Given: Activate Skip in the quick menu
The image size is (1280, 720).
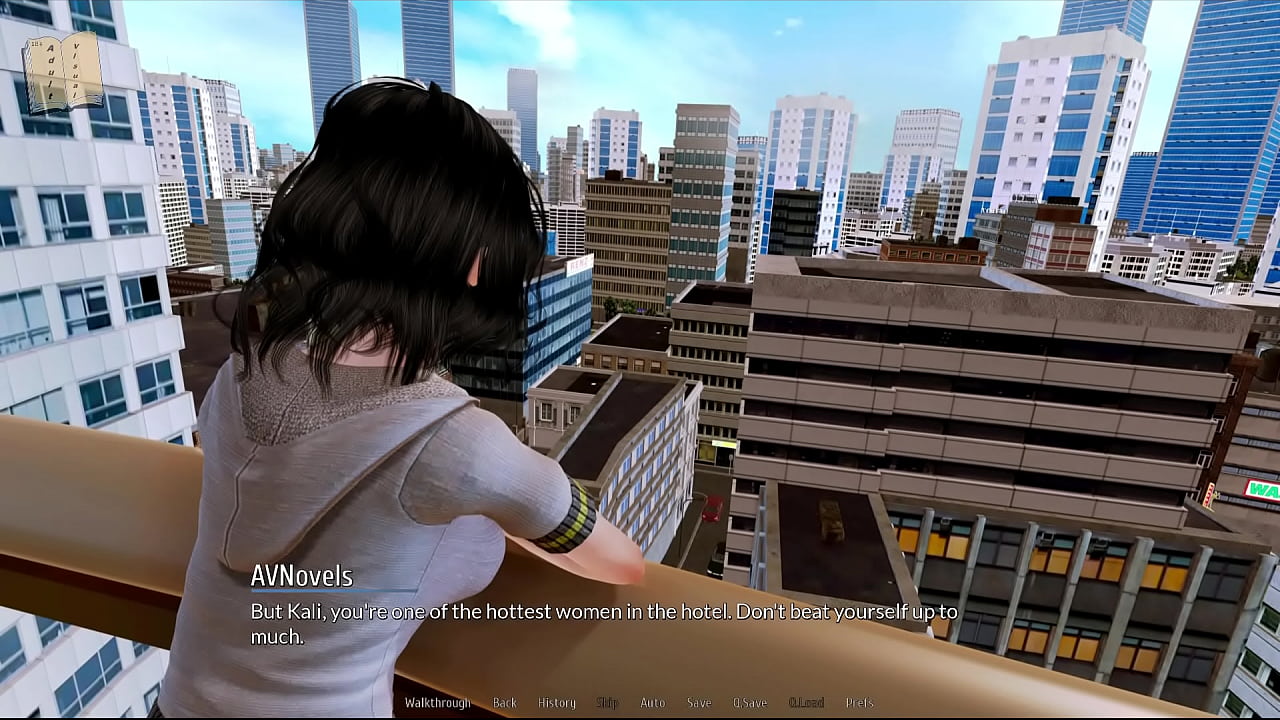Looking at the screenshot, I should tap(607, 703).
